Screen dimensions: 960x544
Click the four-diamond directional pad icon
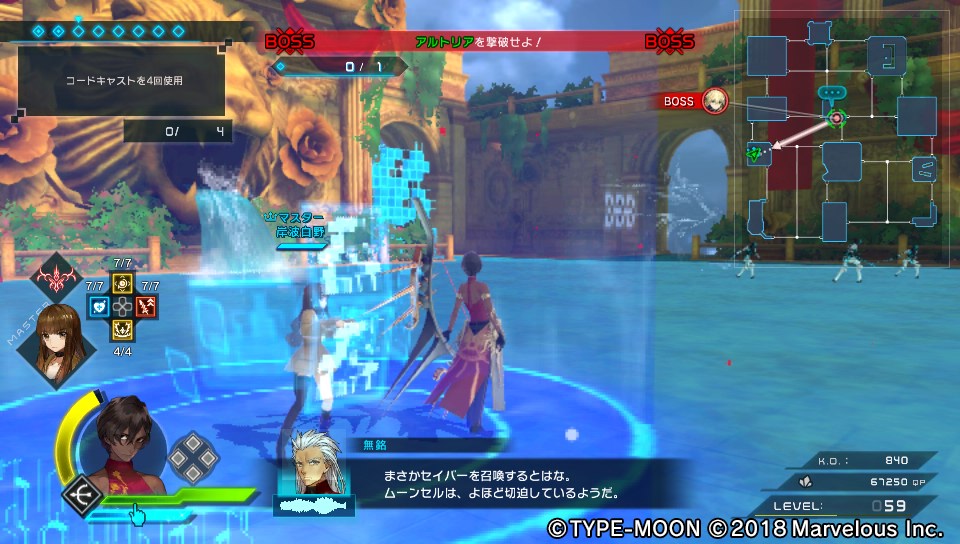tap(191, 458)
